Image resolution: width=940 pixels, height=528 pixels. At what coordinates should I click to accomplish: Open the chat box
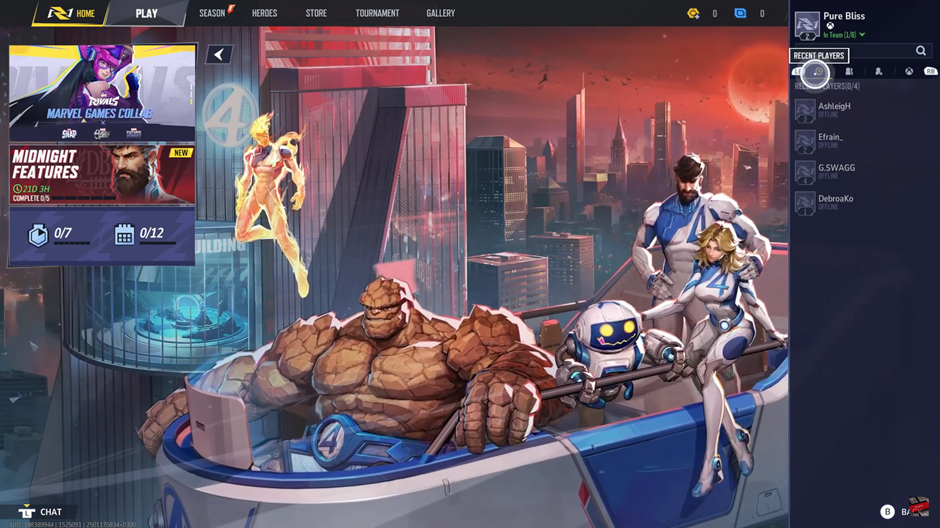tap(41, 512)
